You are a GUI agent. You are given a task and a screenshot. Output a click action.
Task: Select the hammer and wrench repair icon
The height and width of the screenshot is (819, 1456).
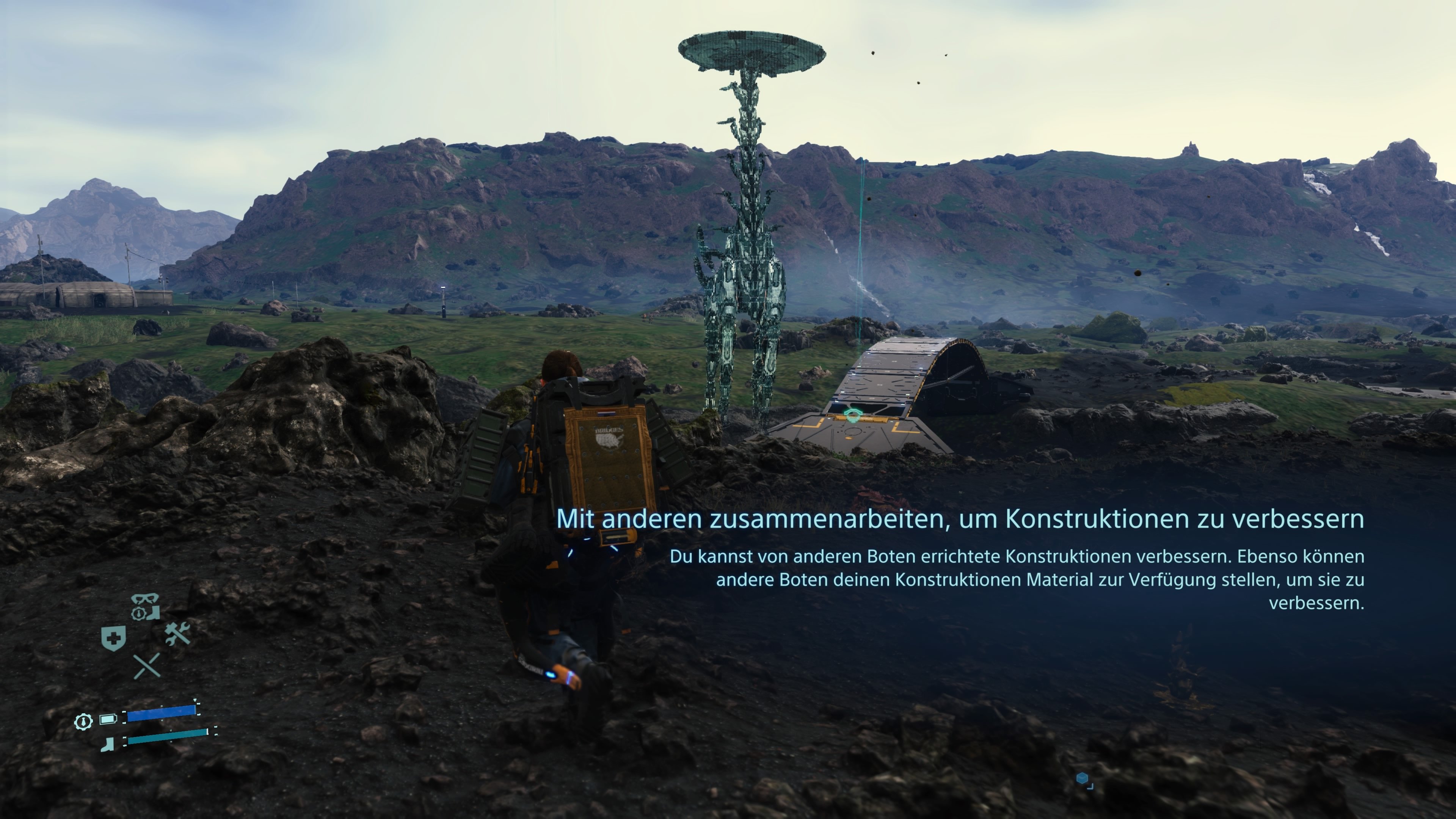tap(177, 634)
